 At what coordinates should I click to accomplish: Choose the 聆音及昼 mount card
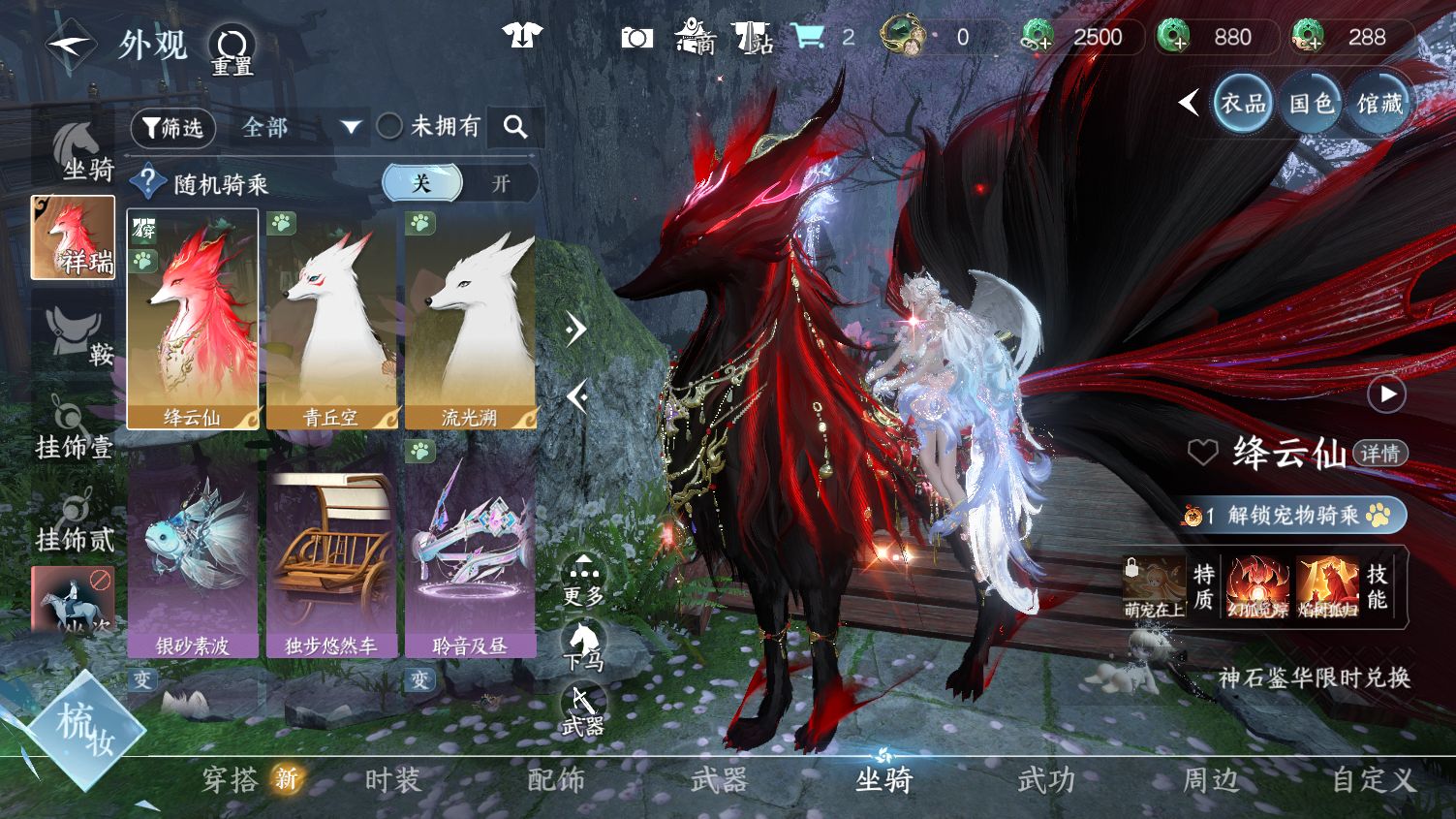[x=470, y=548]
